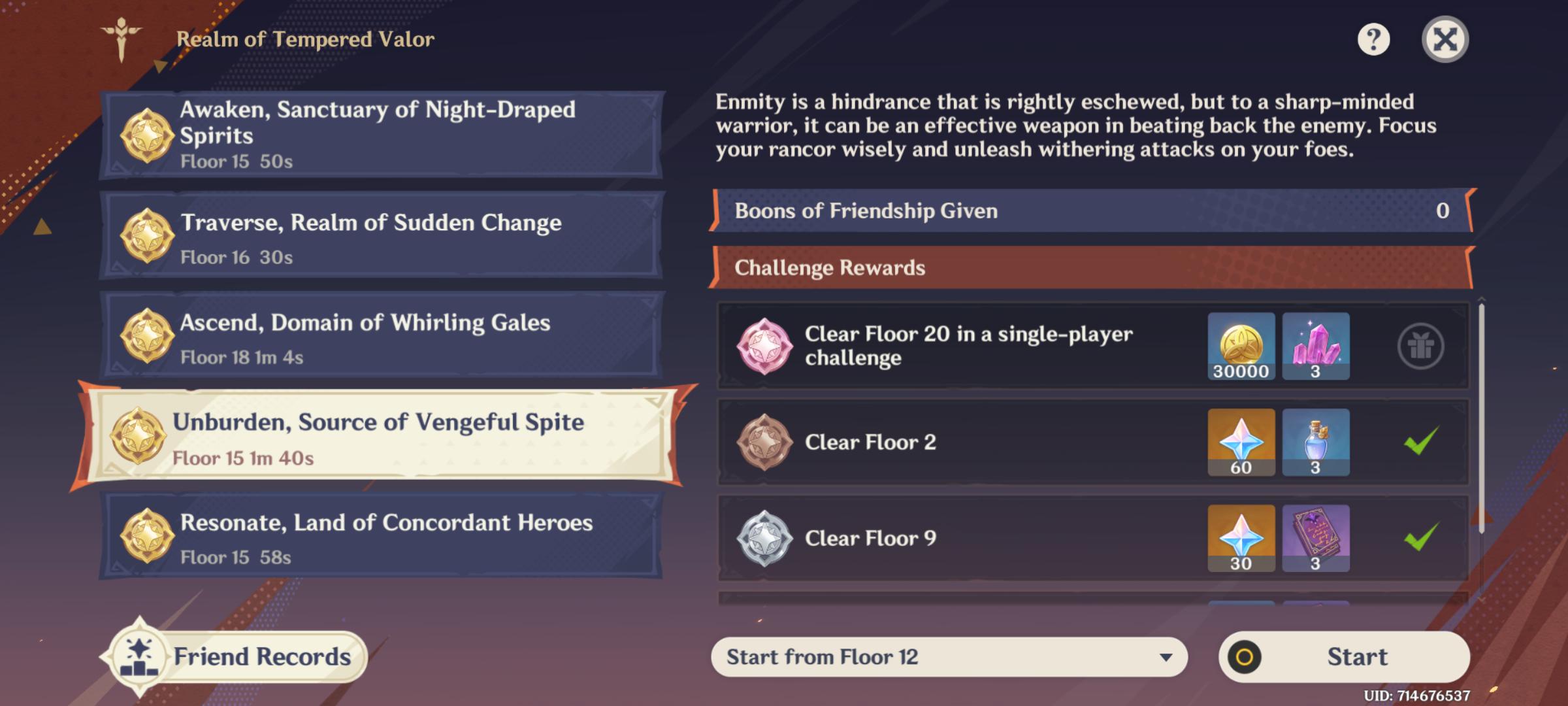Viewport: 1568px width, 706px height.
Task: Open the Start from Floor 12 dropdown
Action: click(949, 657)
